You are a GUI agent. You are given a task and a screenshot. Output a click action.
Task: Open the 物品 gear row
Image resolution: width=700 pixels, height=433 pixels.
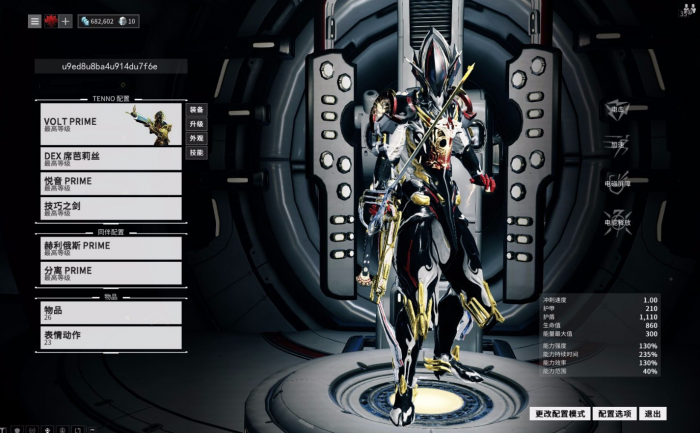tap(110, 312)
